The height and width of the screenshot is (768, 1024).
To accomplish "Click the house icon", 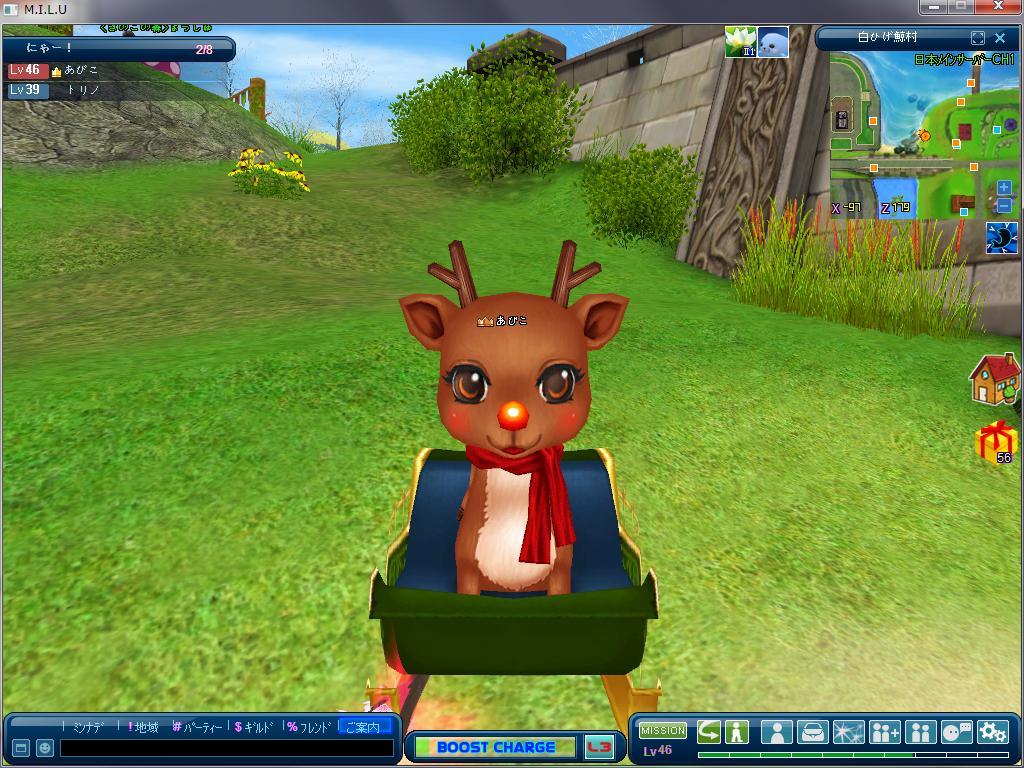I will pos(994,380).
